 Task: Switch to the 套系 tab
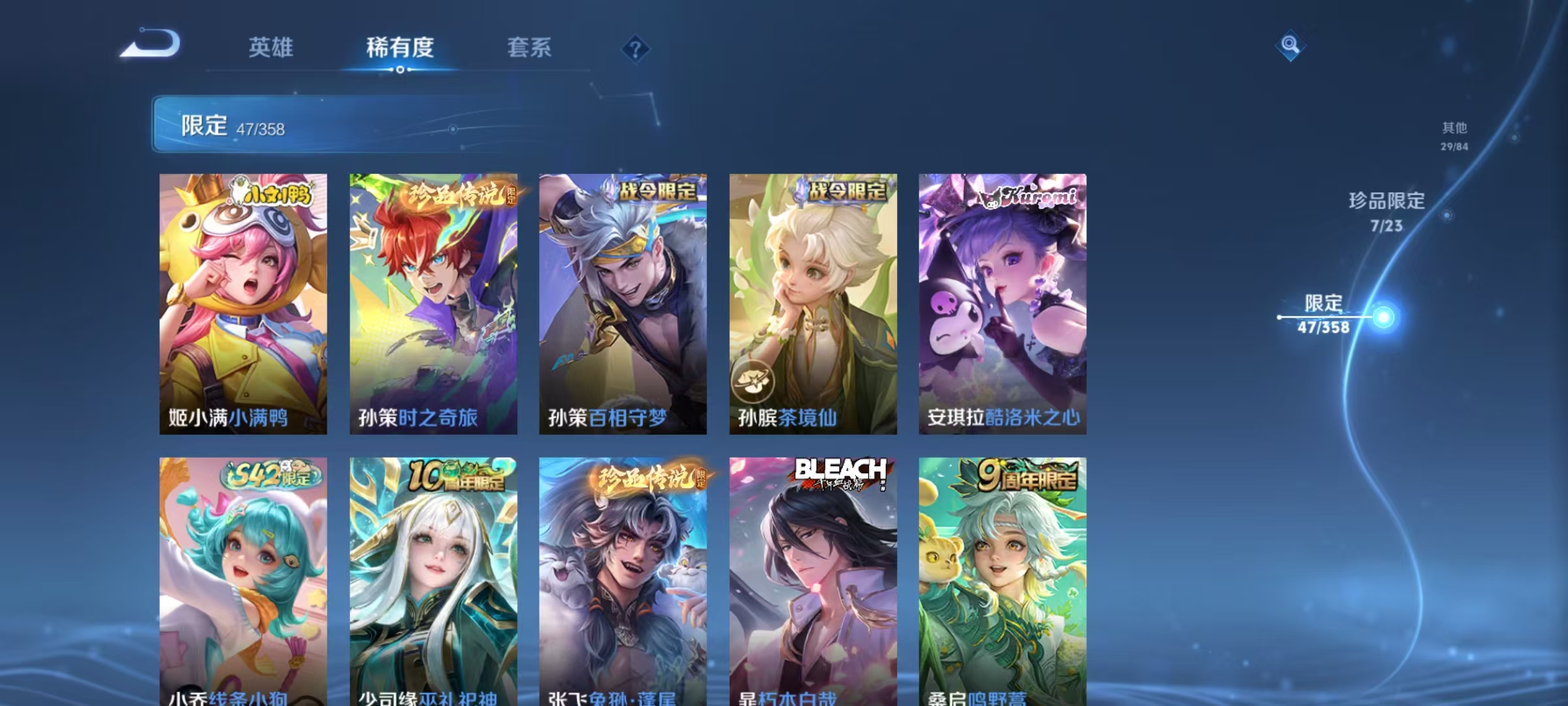(530, 48)
